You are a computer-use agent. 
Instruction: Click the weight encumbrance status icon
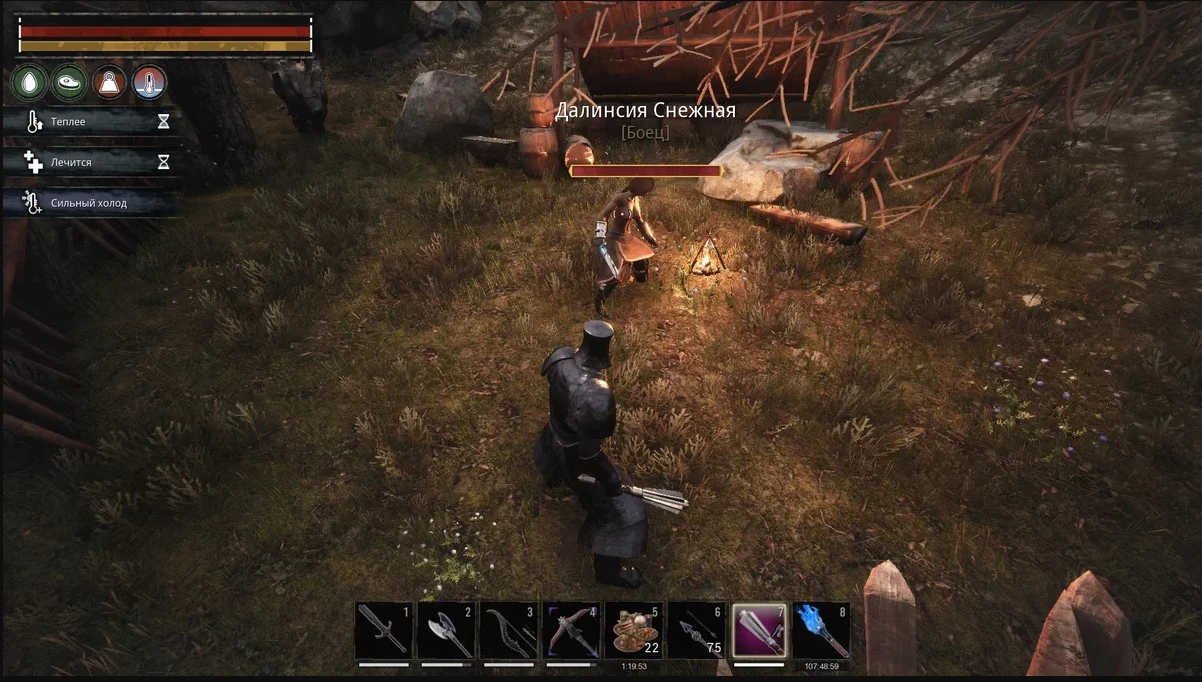point(109,83)
